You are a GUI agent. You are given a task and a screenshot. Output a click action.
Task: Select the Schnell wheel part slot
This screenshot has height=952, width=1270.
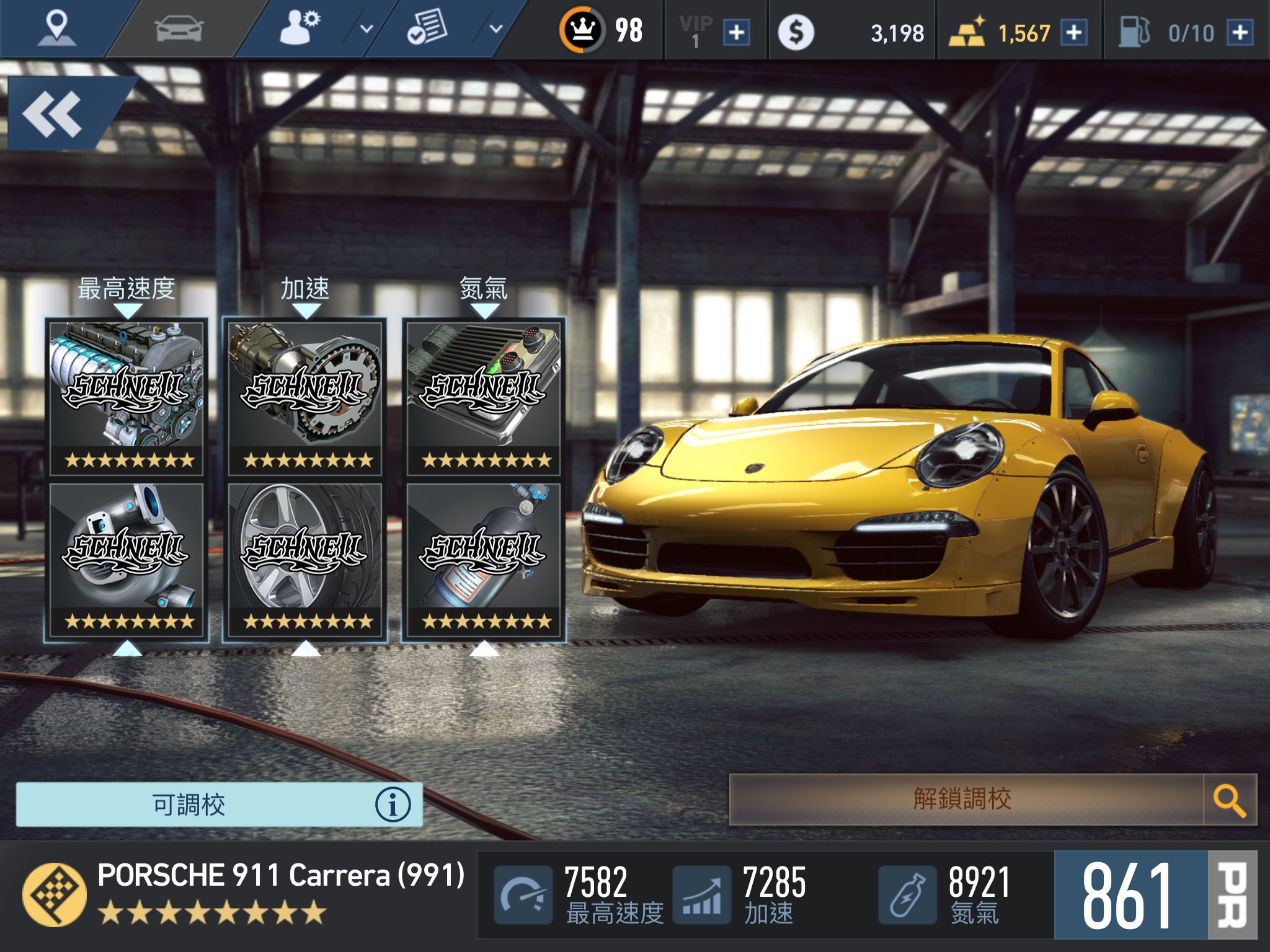pos(305,559)
